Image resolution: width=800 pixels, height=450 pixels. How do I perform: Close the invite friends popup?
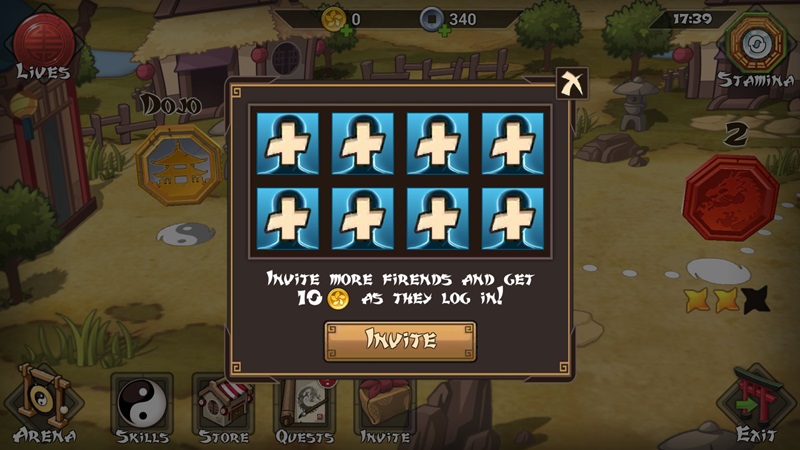[x=571, y=84]
